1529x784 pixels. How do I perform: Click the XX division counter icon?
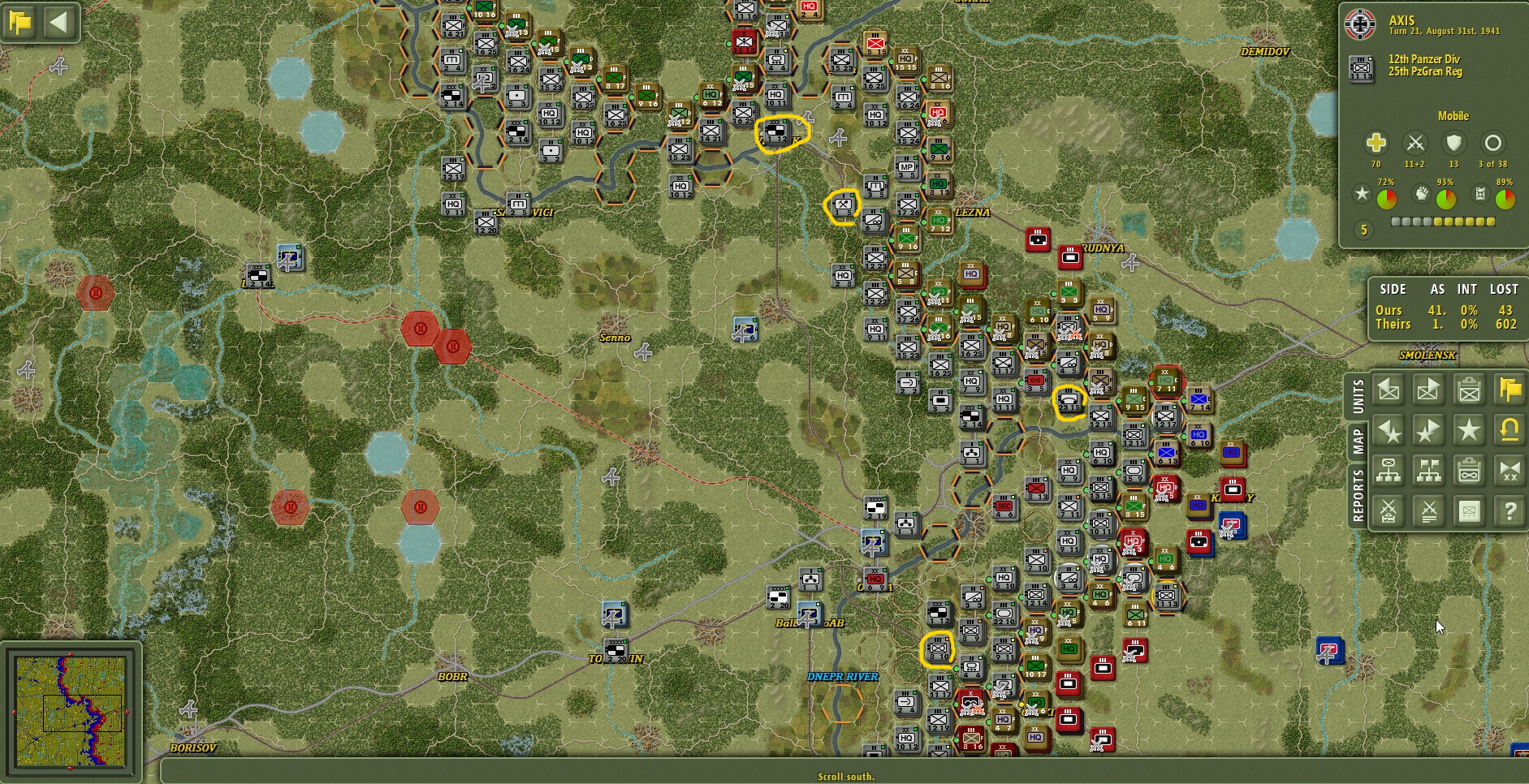[x=1509, y=471]
